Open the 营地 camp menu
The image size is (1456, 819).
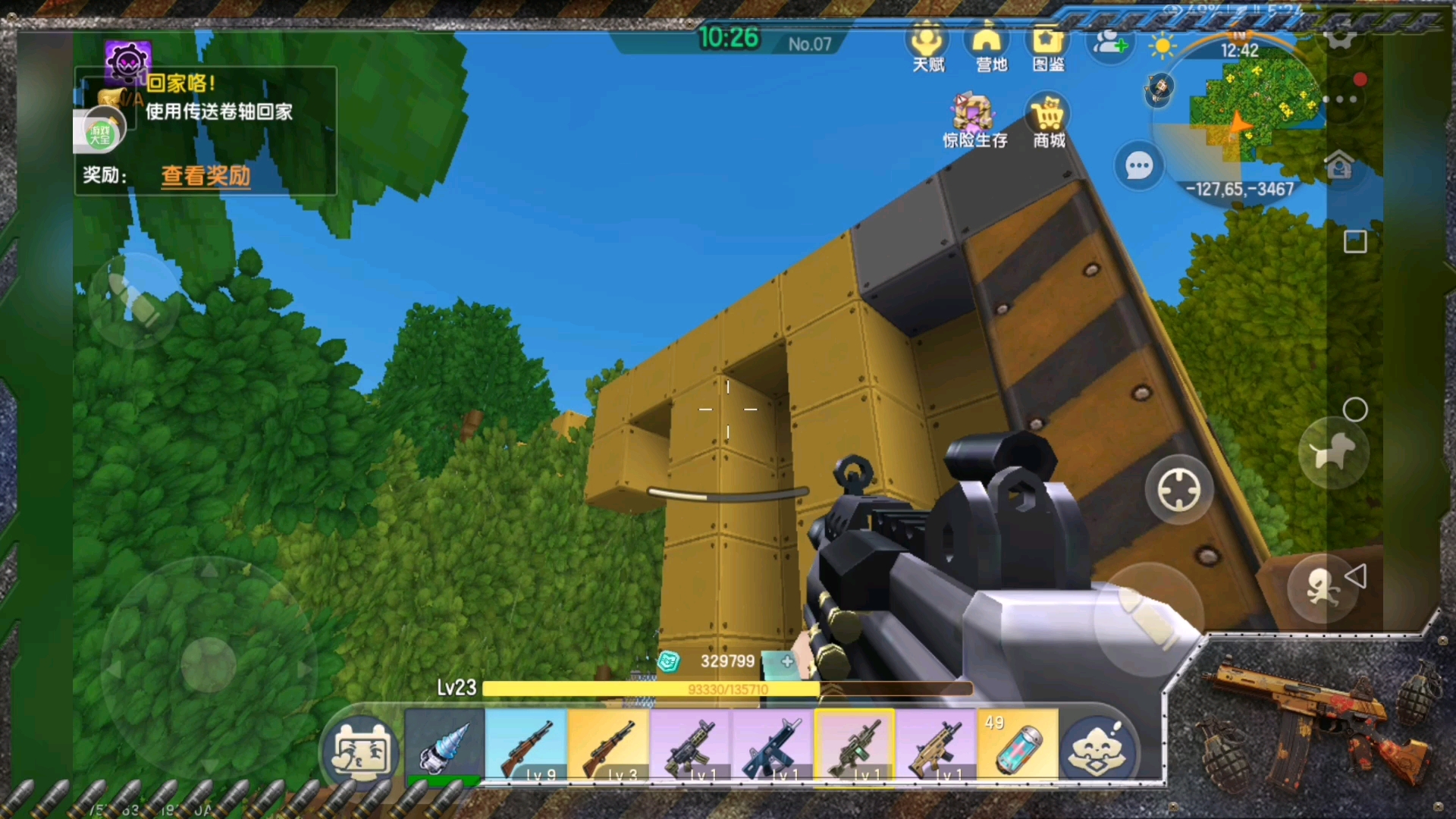[989, 47]
